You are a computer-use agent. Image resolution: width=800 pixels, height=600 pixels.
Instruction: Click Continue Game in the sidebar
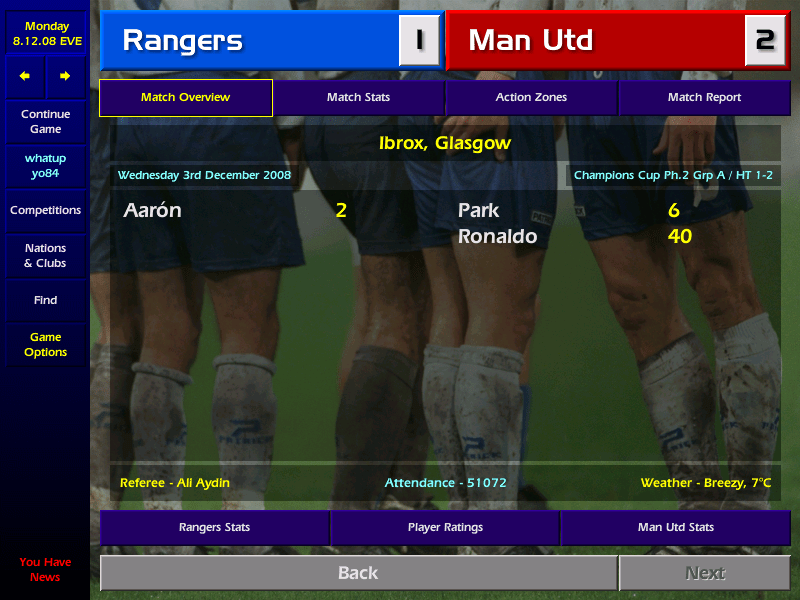(x=45, y=122)
